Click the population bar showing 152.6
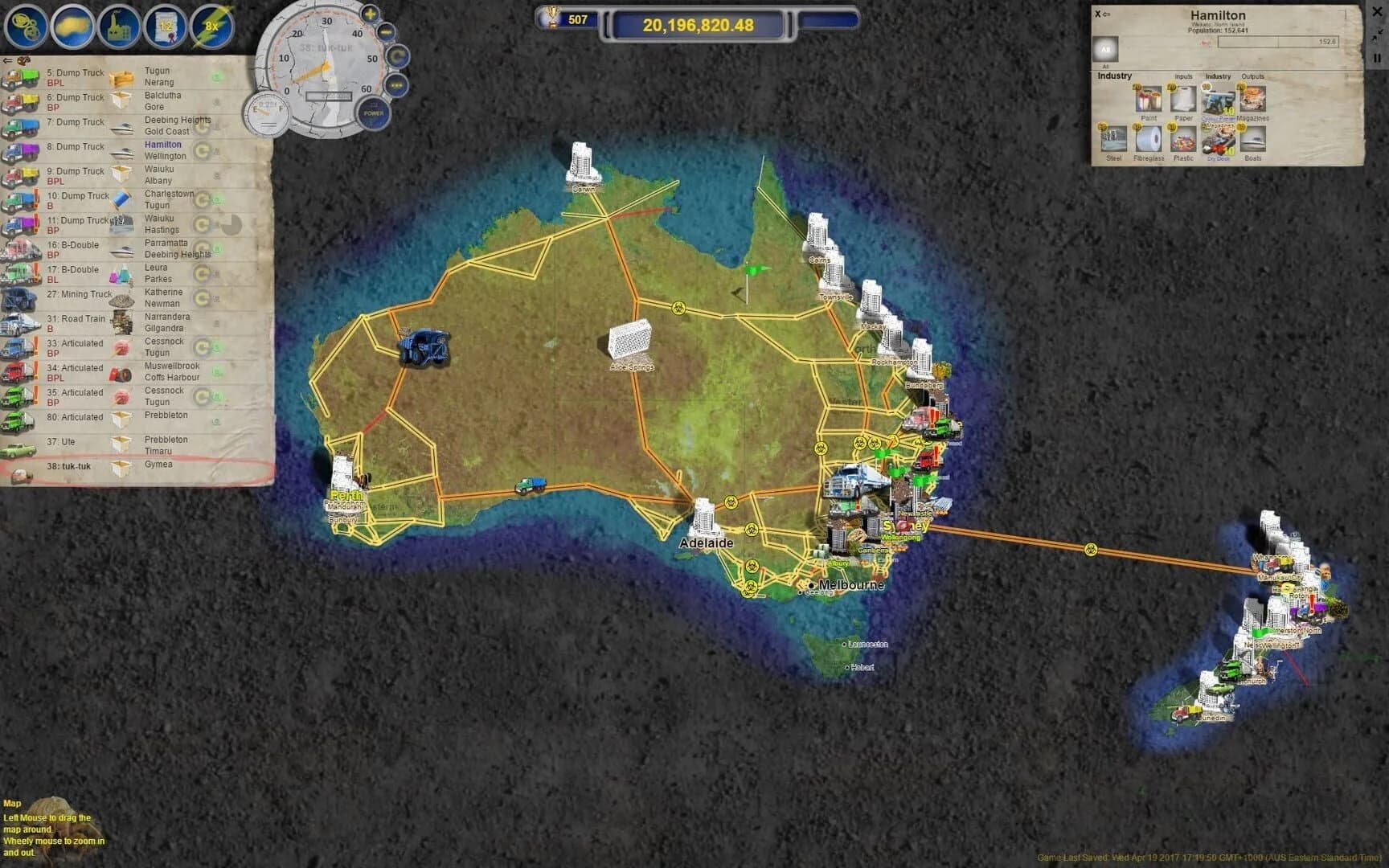 1278,41
